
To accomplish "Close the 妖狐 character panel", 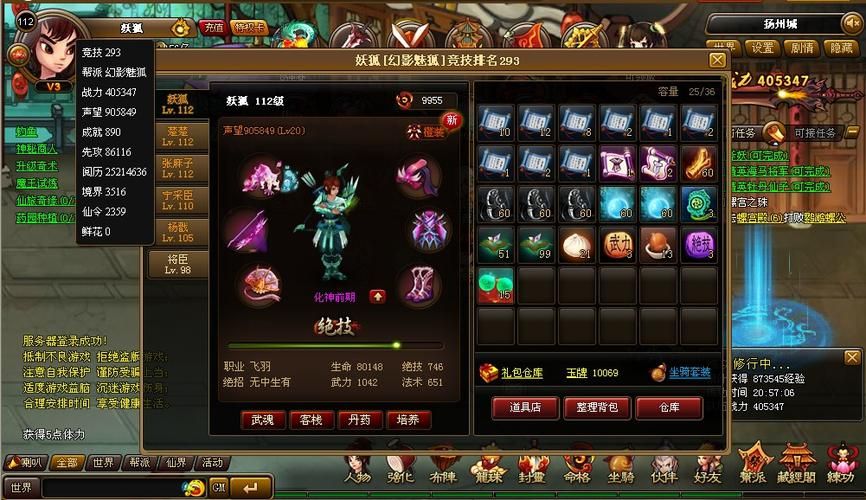I will (x=717, y=60).
